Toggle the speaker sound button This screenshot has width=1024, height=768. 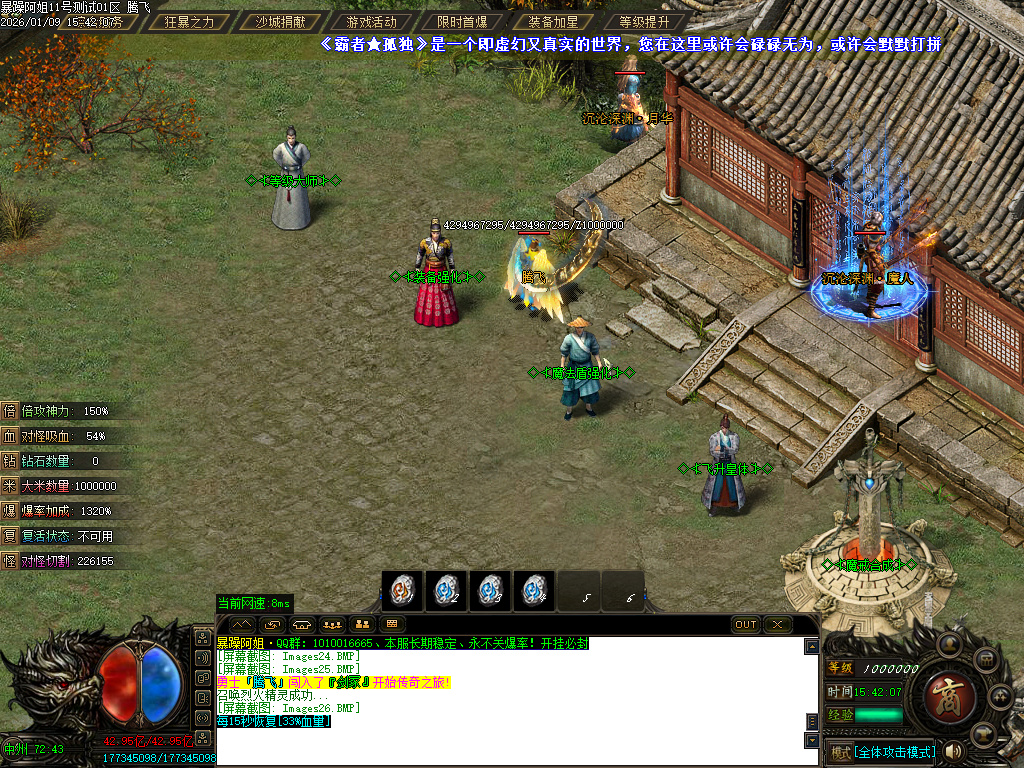(954, 751)
